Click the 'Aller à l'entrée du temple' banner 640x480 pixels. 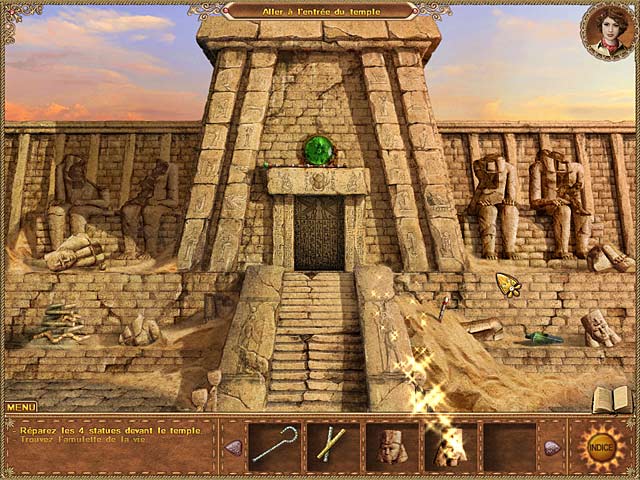[x=320, y=10]
